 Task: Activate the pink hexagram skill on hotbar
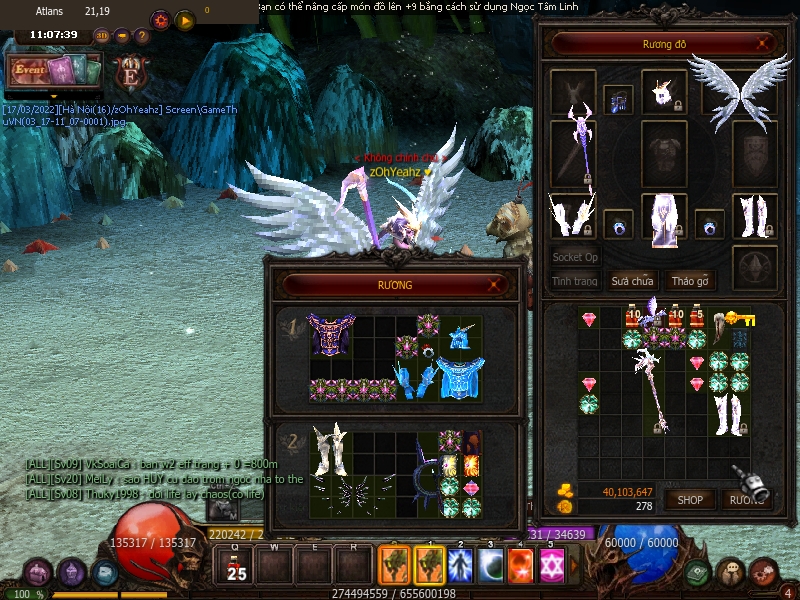(x=550, y=565)
